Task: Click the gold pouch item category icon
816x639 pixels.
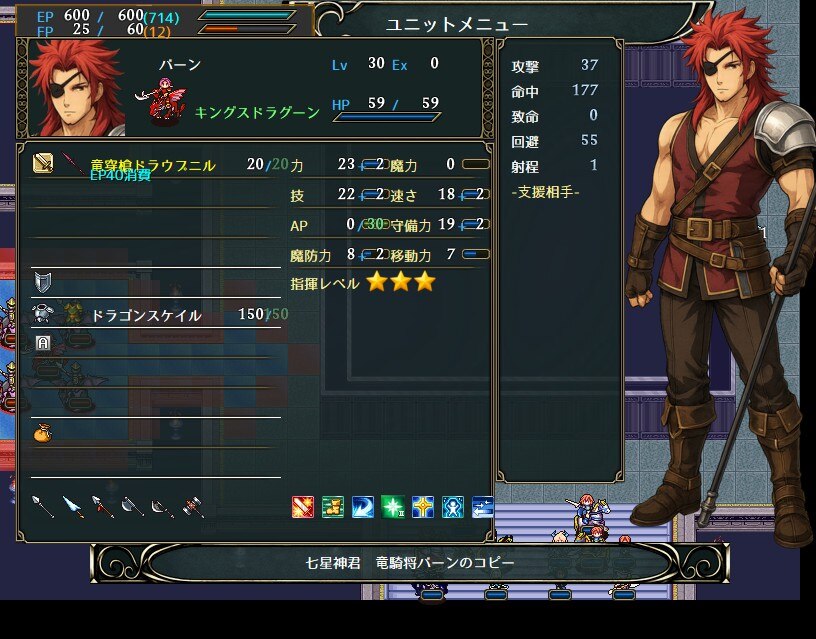Action: point(43,432)
